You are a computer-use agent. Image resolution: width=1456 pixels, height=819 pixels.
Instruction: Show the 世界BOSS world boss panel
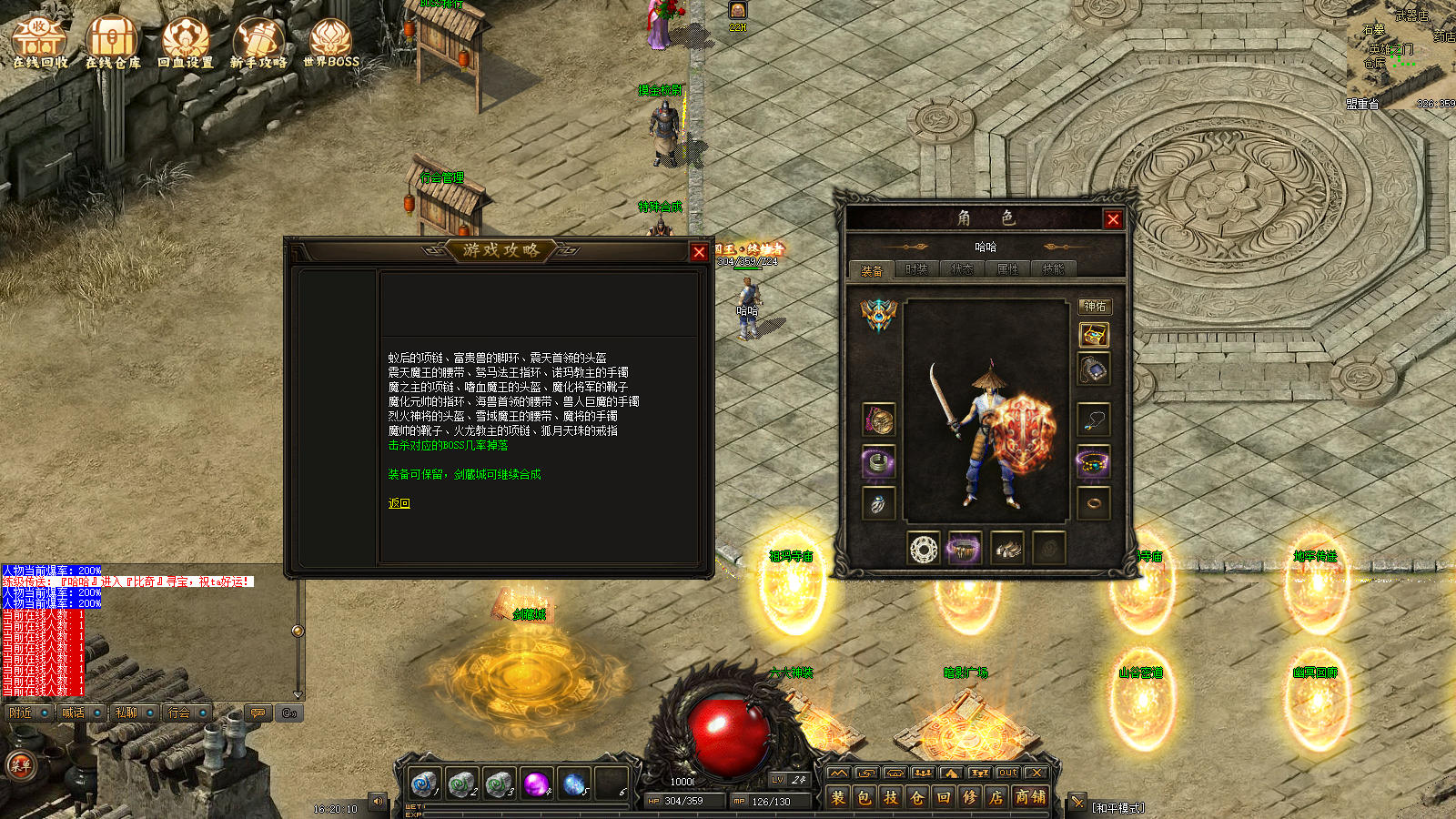(x=331, y=43)
